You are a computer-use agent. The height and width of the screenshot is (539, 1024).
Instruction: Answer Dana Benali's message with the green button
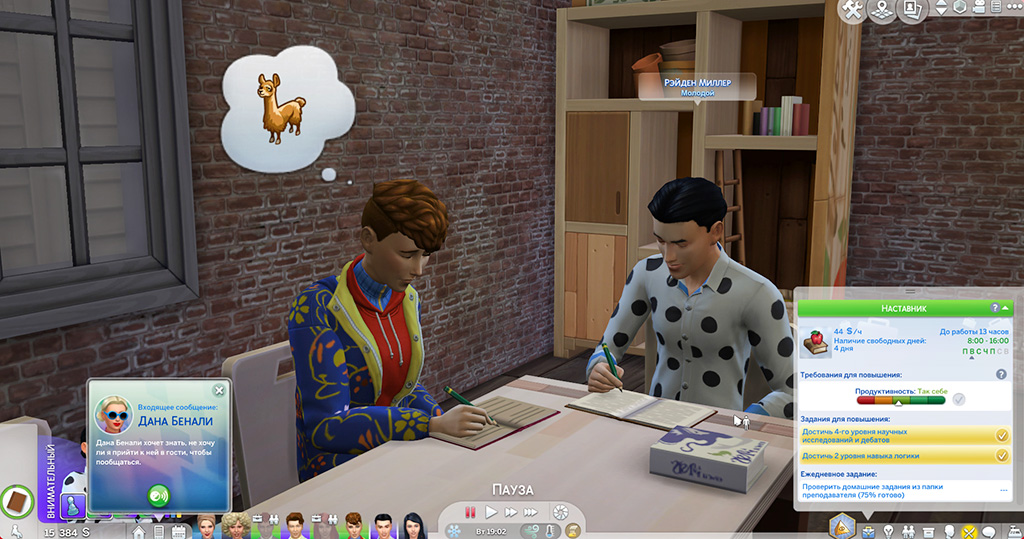click(158, 493)
